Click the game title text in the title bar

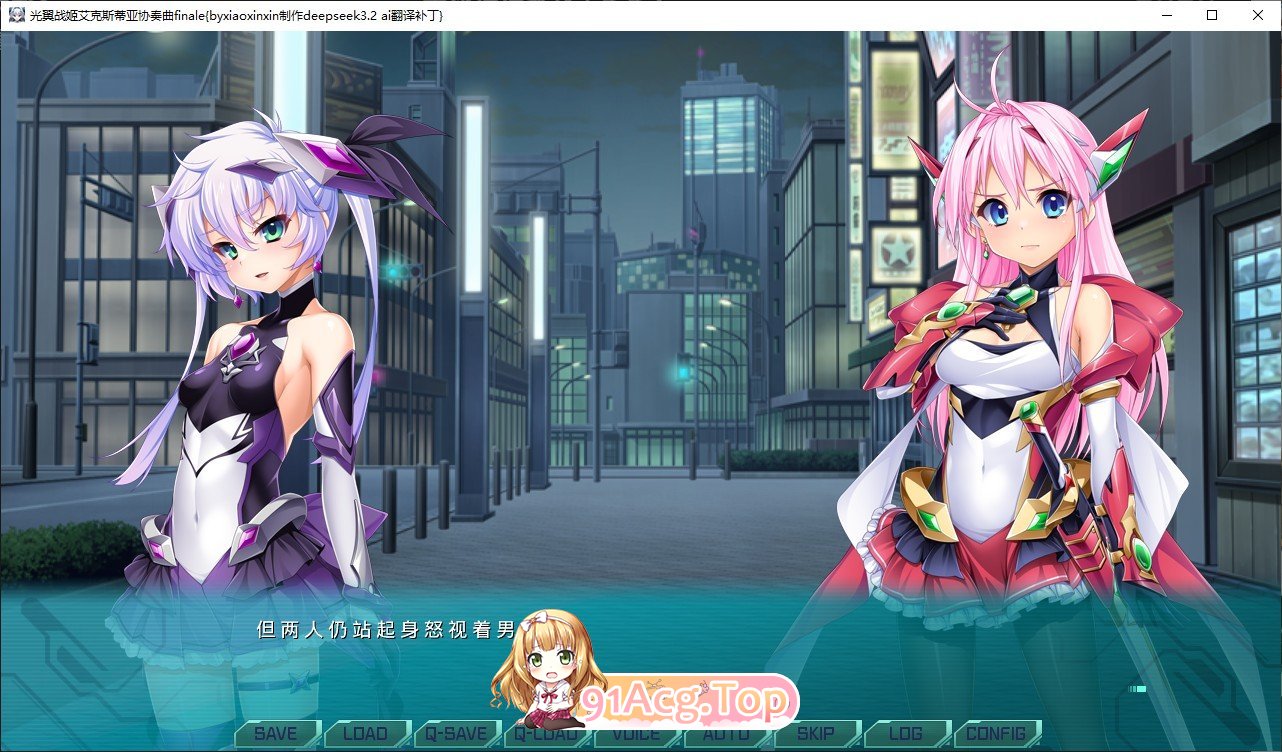click(x=230, y=14)
